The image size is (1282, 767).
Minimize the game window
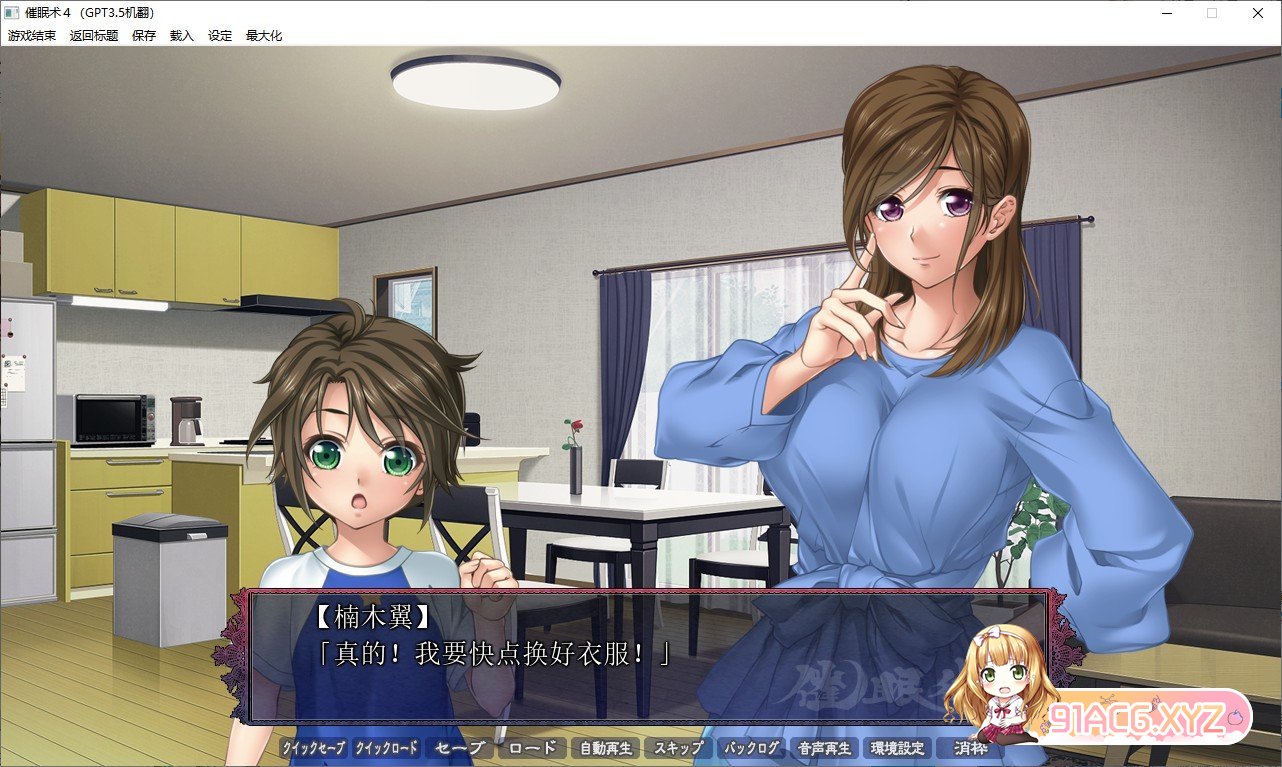point(1167,12)
